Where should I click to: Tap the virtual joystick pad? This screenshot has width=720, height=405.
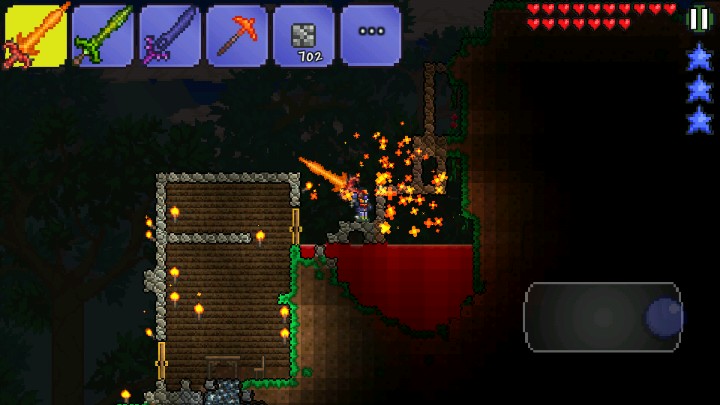[x=602, y=317]
